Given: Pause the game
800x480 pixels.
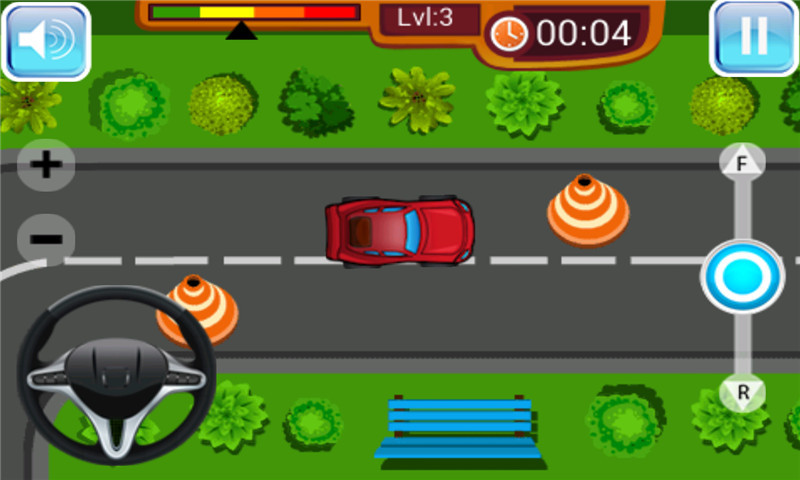Looking at the screenshot, I should 753,38.
